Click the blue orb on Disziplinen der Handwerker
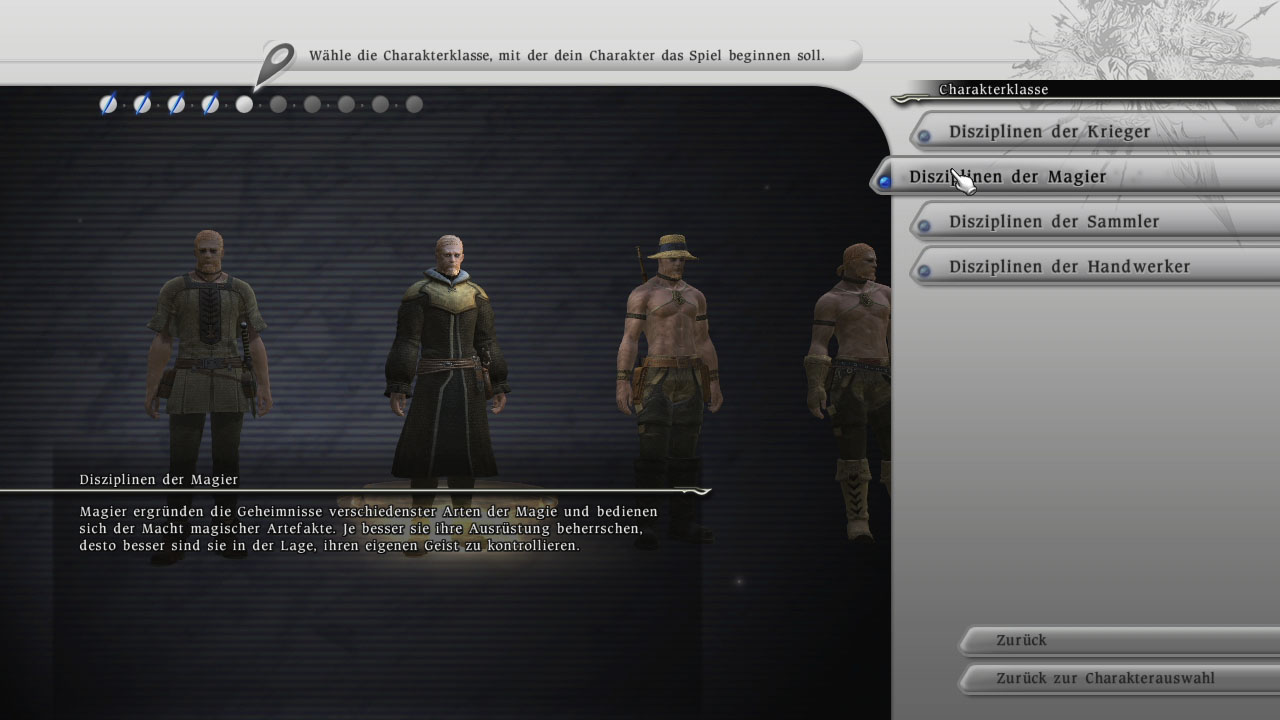 [925, 267]
